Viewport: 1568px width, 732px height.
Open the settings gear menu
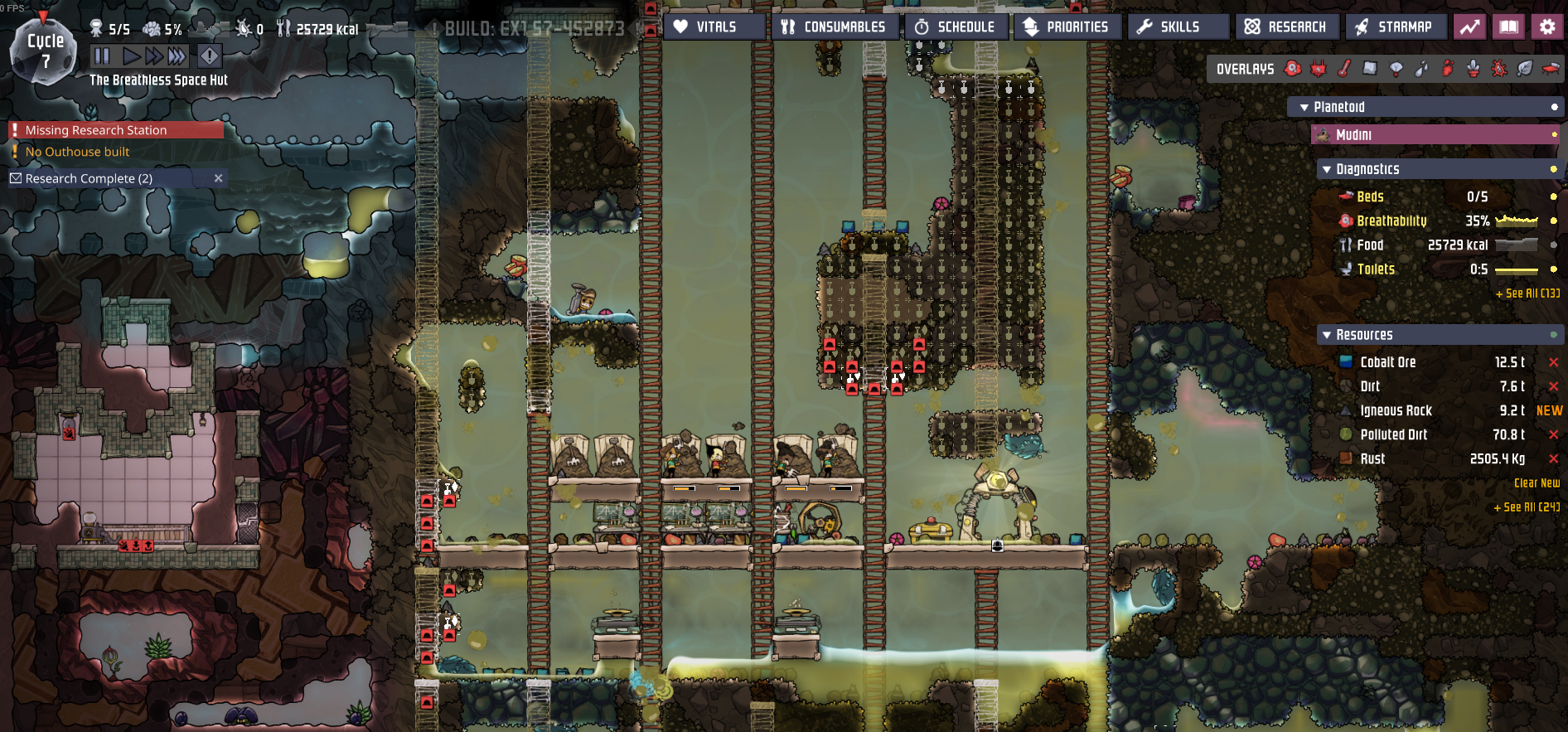(x=1547, y=27)
